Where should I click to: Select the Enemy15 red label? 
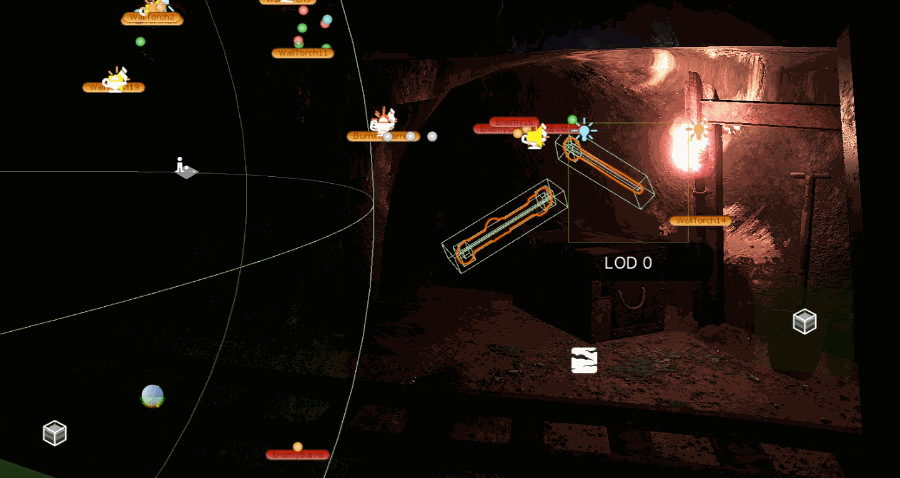pyautogui.click(x=514, y=121)
